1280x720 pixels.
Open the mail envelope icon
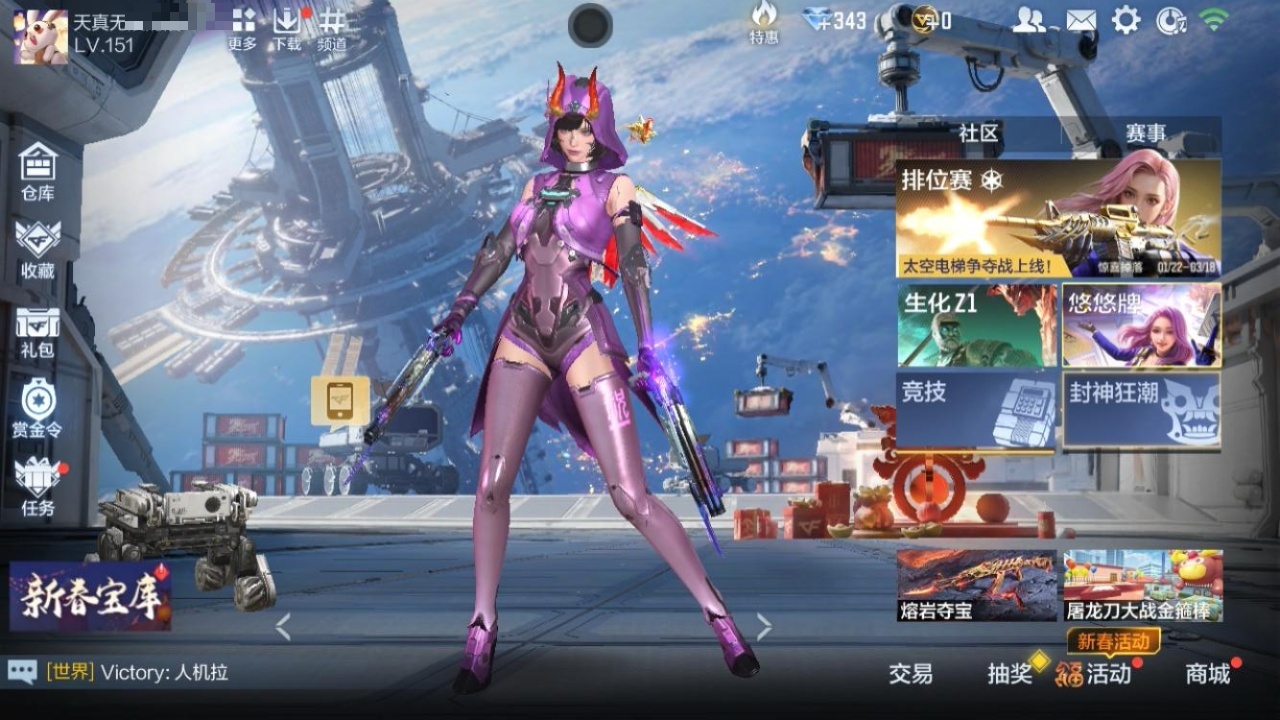pyautogui.click(x=1080, y=20)
